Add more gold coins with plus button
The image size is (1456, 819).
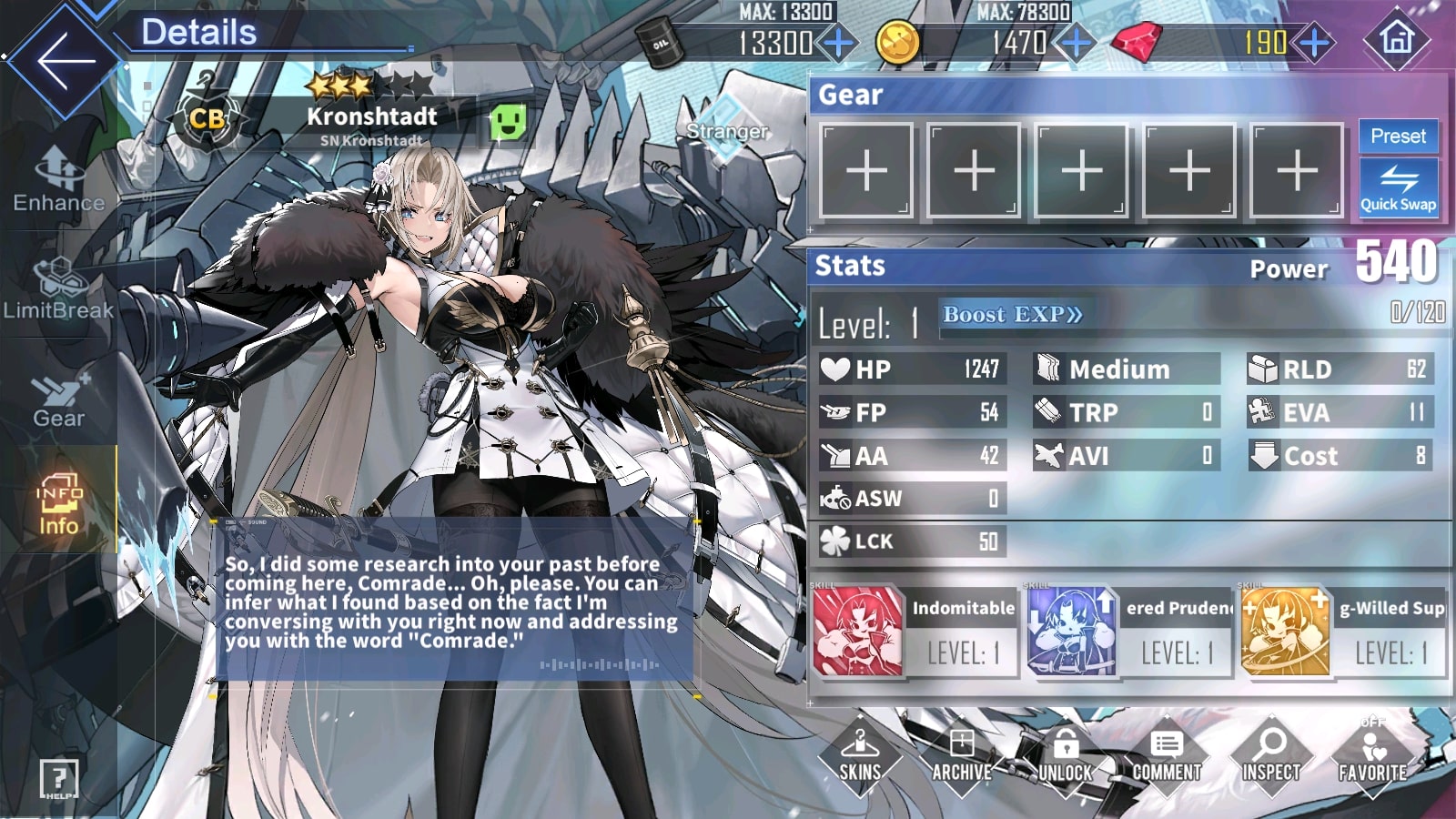click(x=1076, y=42)
